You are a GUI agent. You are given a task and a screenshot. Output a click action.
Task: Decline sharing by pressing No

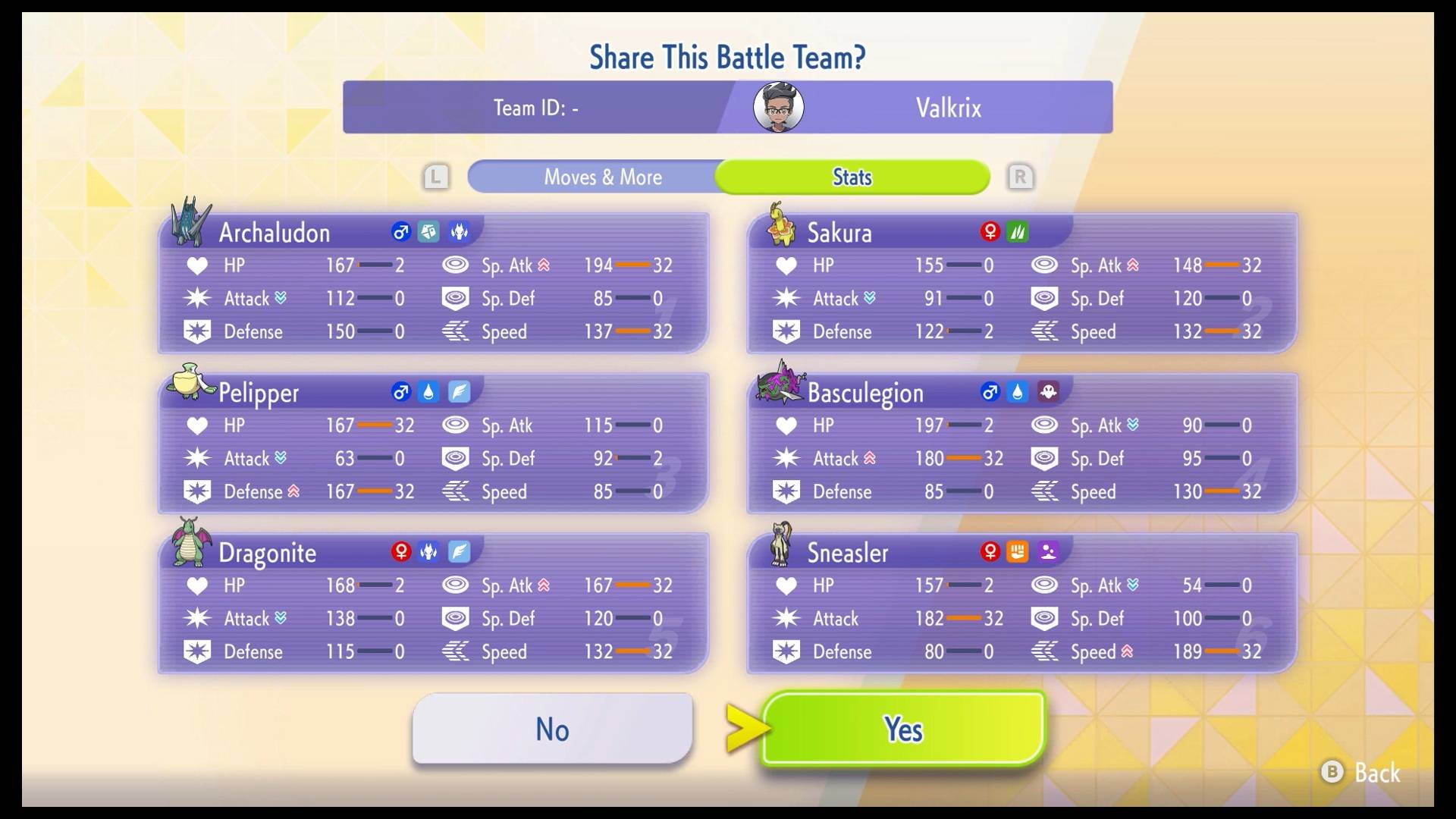pos(551,729)
